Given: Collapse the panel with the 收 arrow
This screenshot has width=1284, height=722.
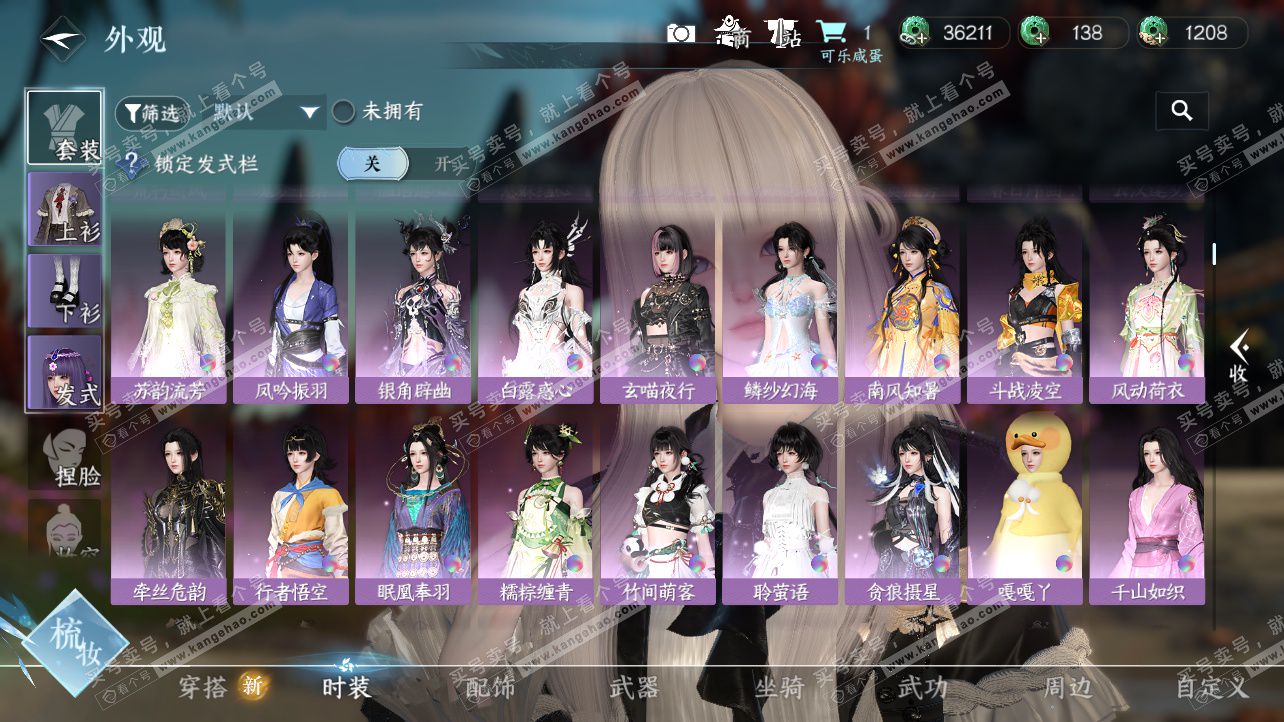Looking at the screenshot, I should tap(1238, 357).
